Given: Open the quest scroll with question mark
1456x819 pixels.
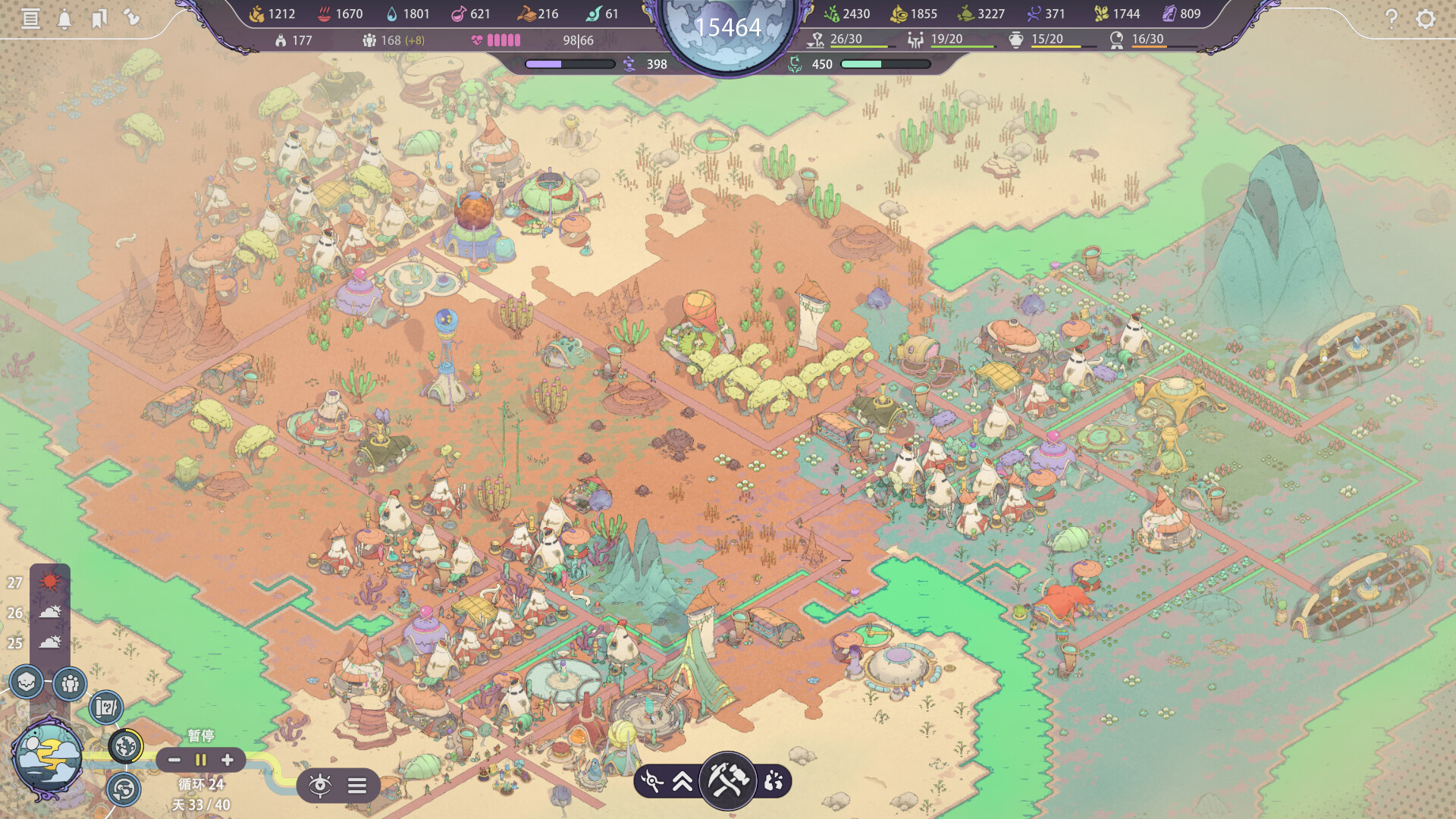Looking at the screenshot, I should point(106,708).
